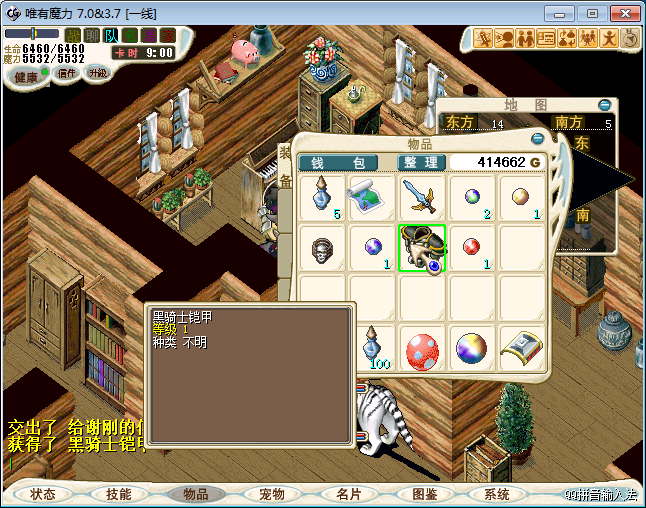Select the red spotted egg item

421,351
